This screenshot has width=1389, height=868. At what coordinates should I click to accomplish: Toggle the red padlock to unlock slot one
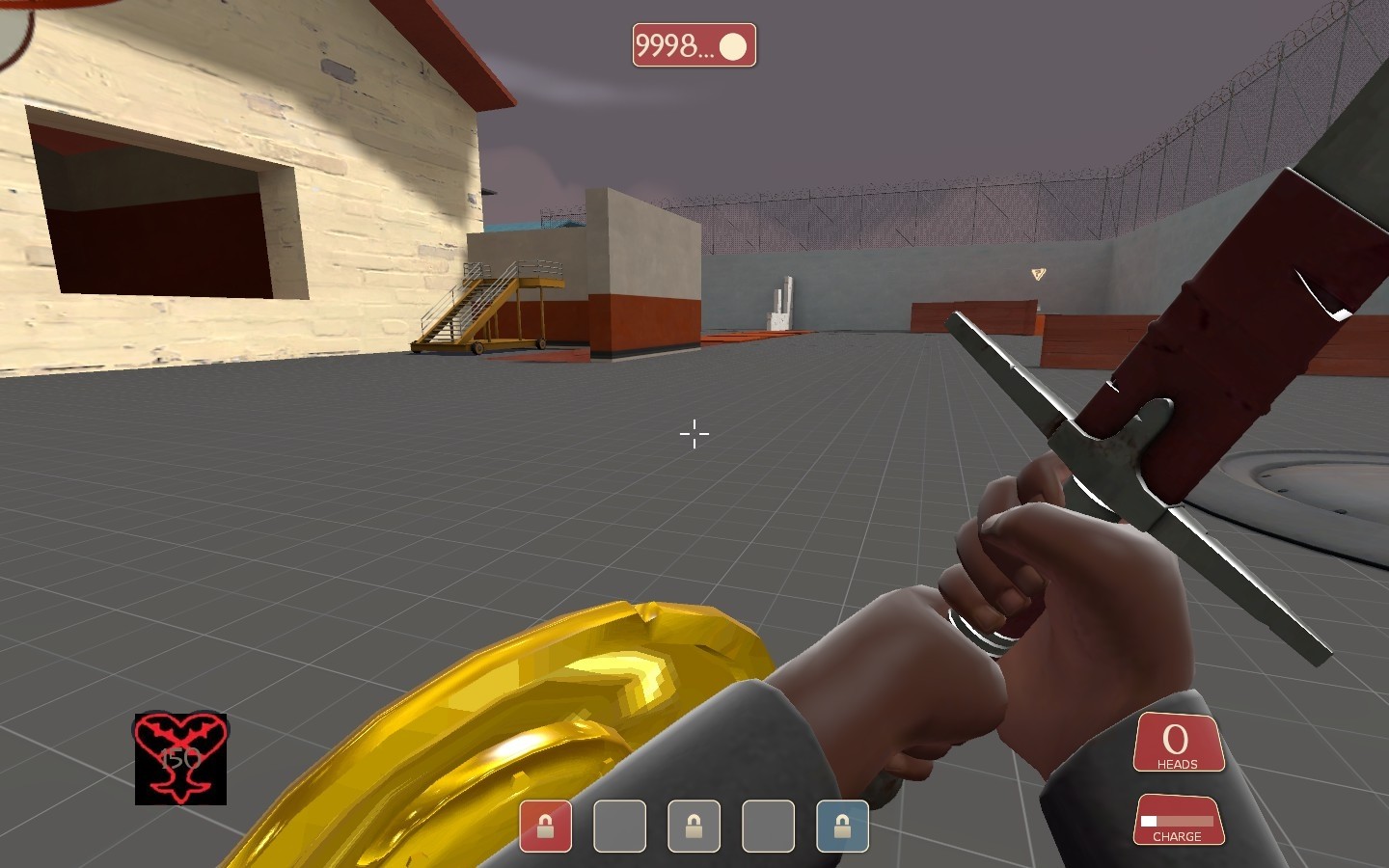(546, 827)
